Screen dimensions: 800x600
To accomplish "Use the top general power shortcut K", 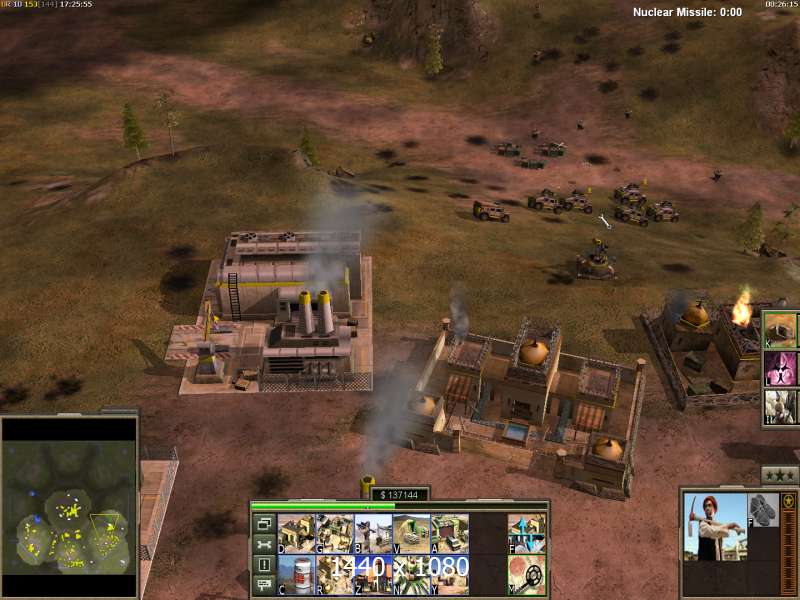I will coord(781,329).
